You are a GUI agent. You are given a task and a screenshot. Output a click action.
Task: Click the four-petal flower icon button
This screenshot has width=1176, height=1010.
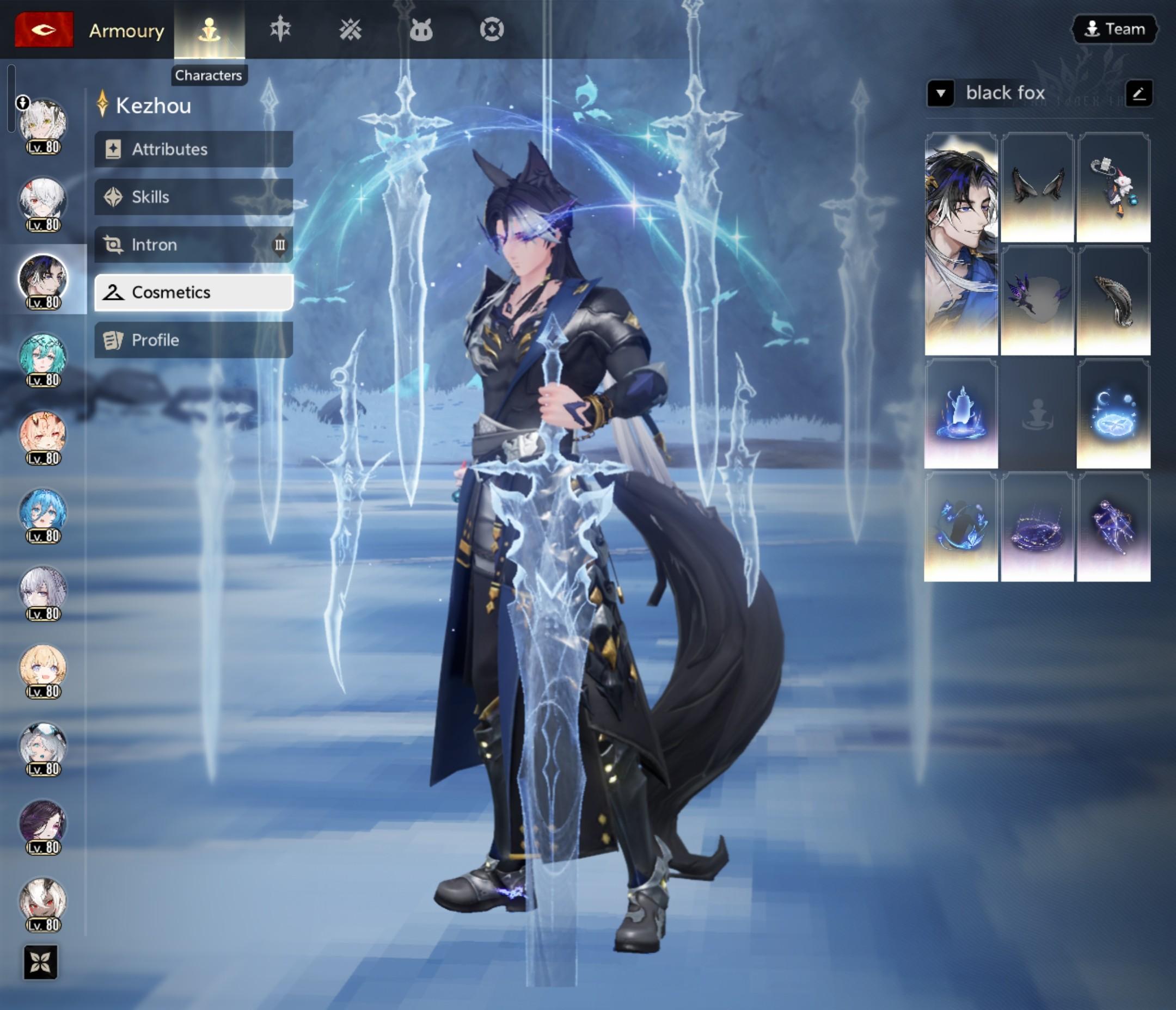[40, 962]
